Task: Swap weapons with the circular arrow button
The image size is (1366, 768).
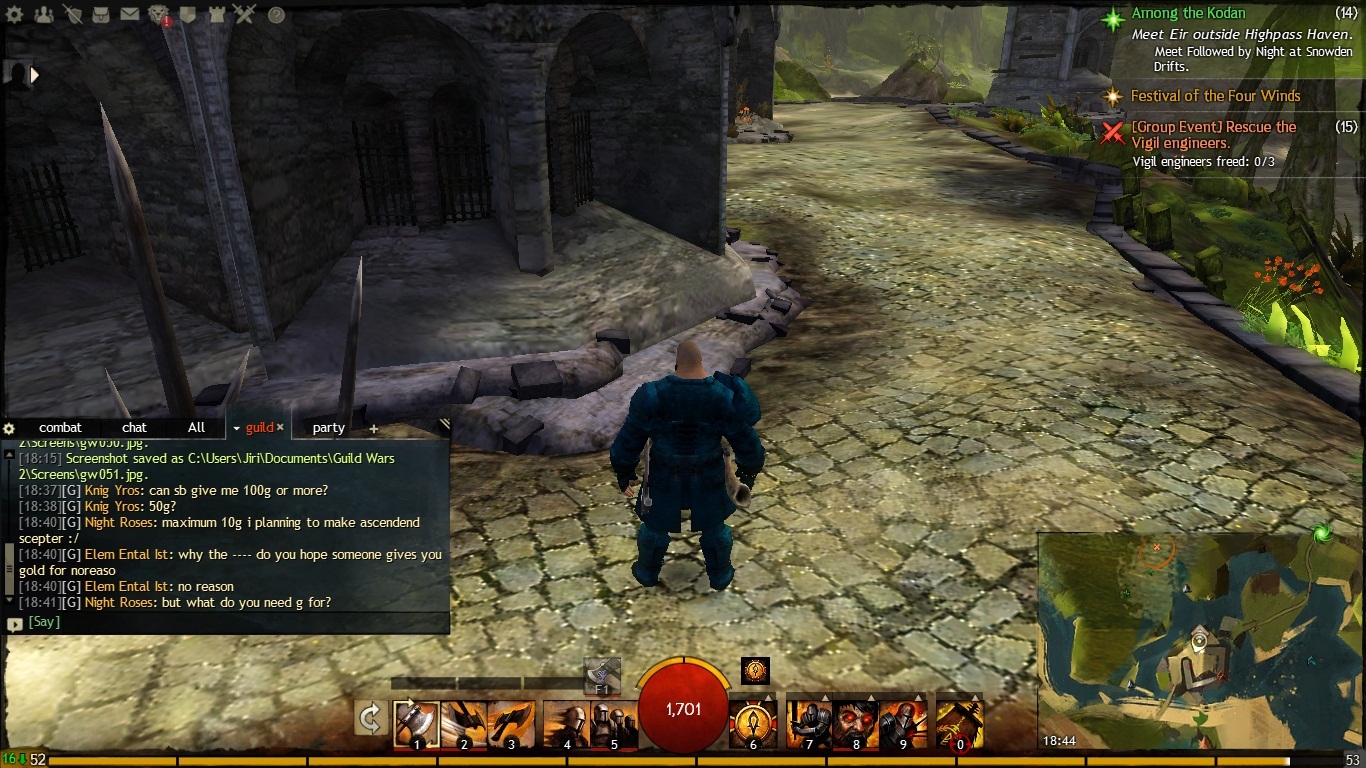Action: pyautogui.click(x=371, y=718)
